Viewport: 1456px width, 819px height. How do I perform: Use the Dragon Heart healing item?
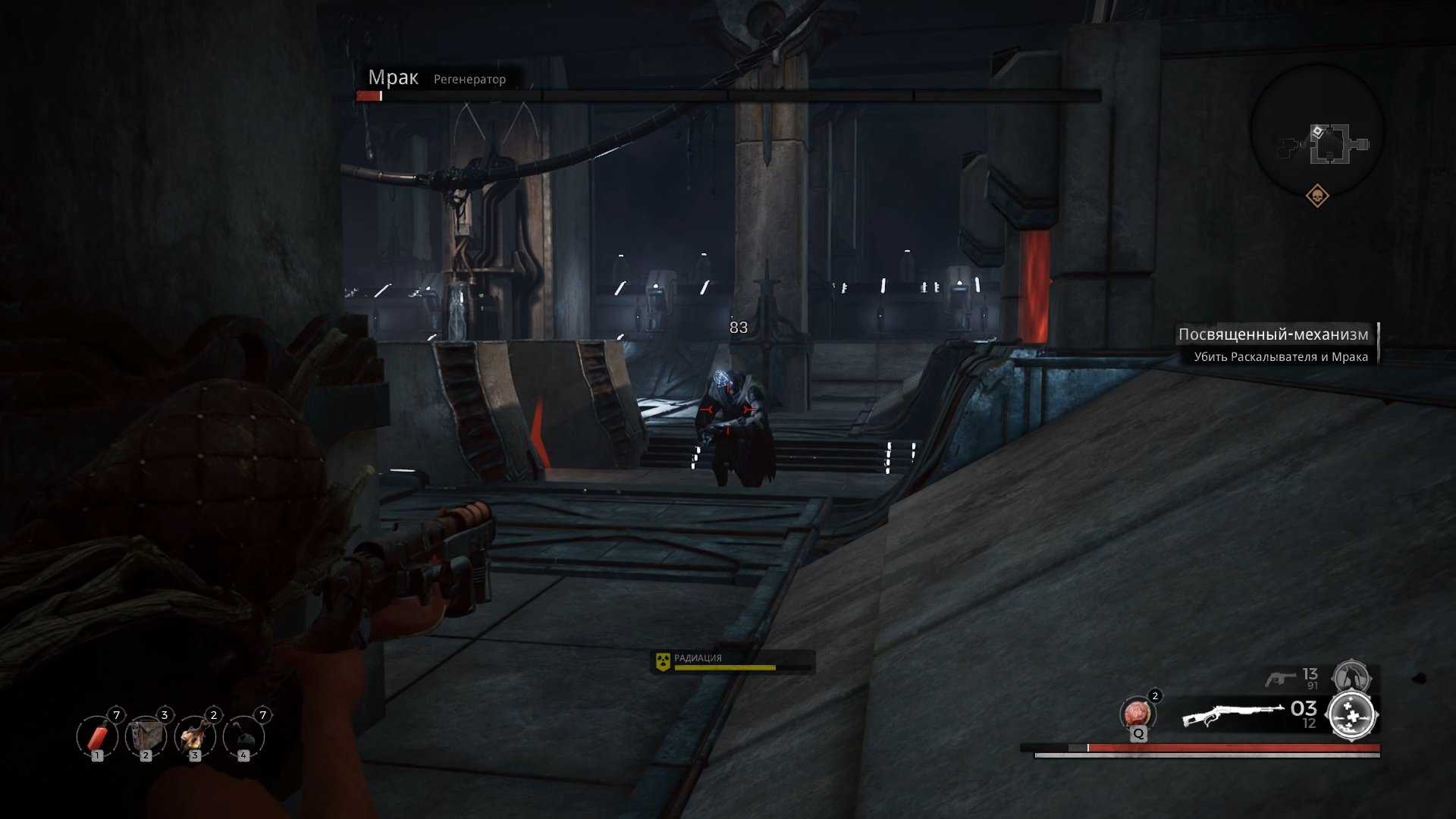1137,714
